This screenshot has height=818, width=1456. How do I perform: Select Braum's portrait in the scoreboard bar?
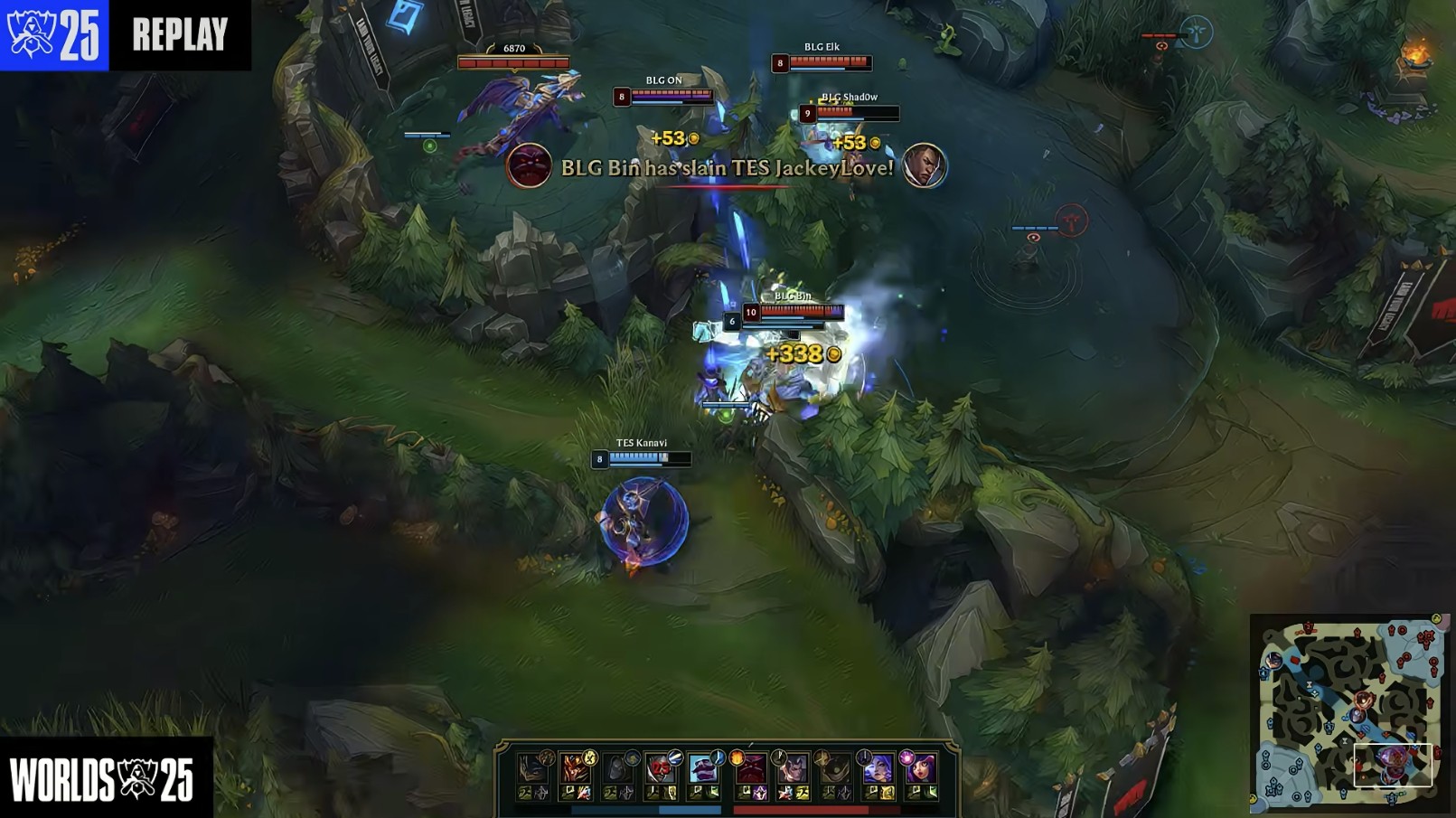pyautogui.click(x=704, y=769)
